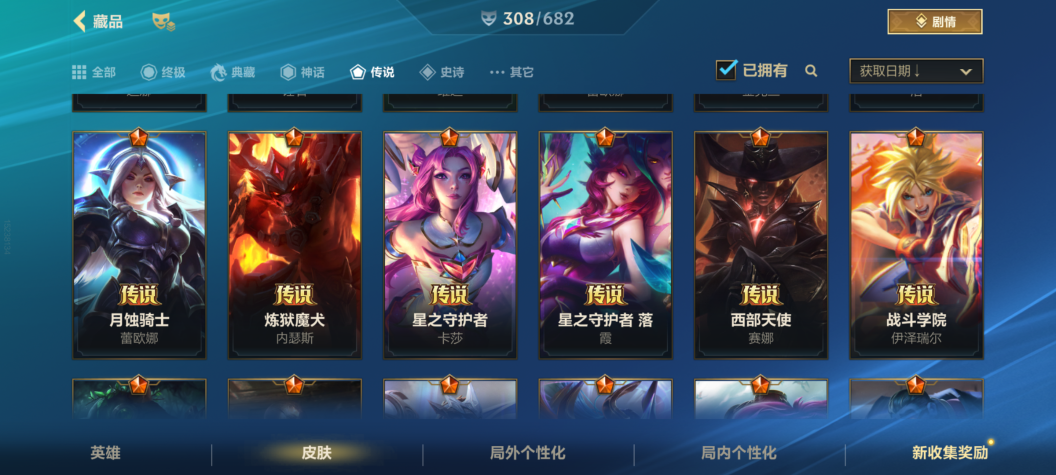Open the 剧情 story button

tap(934, 21)
